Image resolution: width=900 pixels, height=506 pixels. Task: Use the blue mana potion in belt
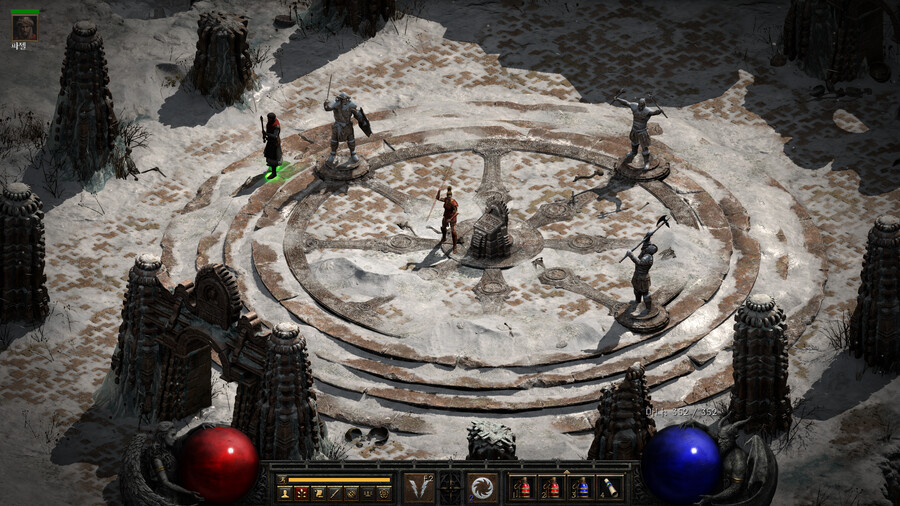(x=581, y=488)
